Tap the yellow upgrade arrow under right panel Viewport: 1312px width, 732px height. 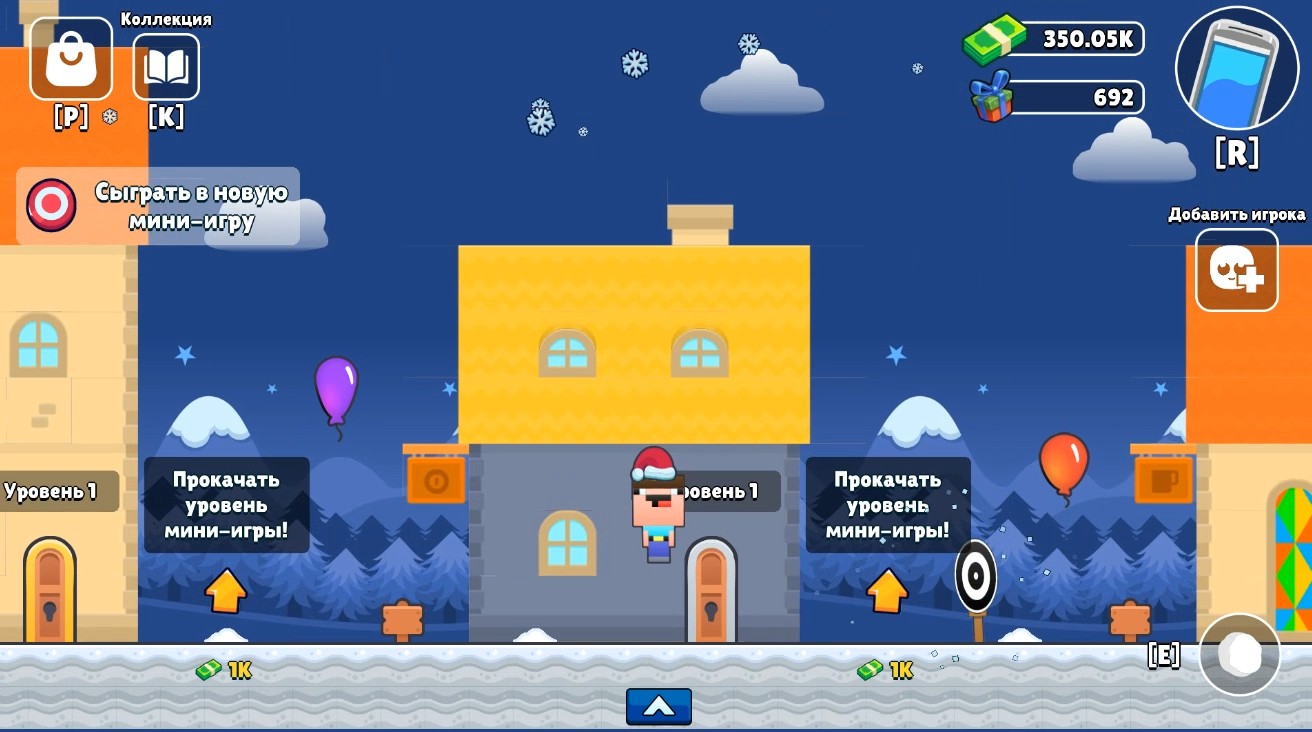point(887,592)
